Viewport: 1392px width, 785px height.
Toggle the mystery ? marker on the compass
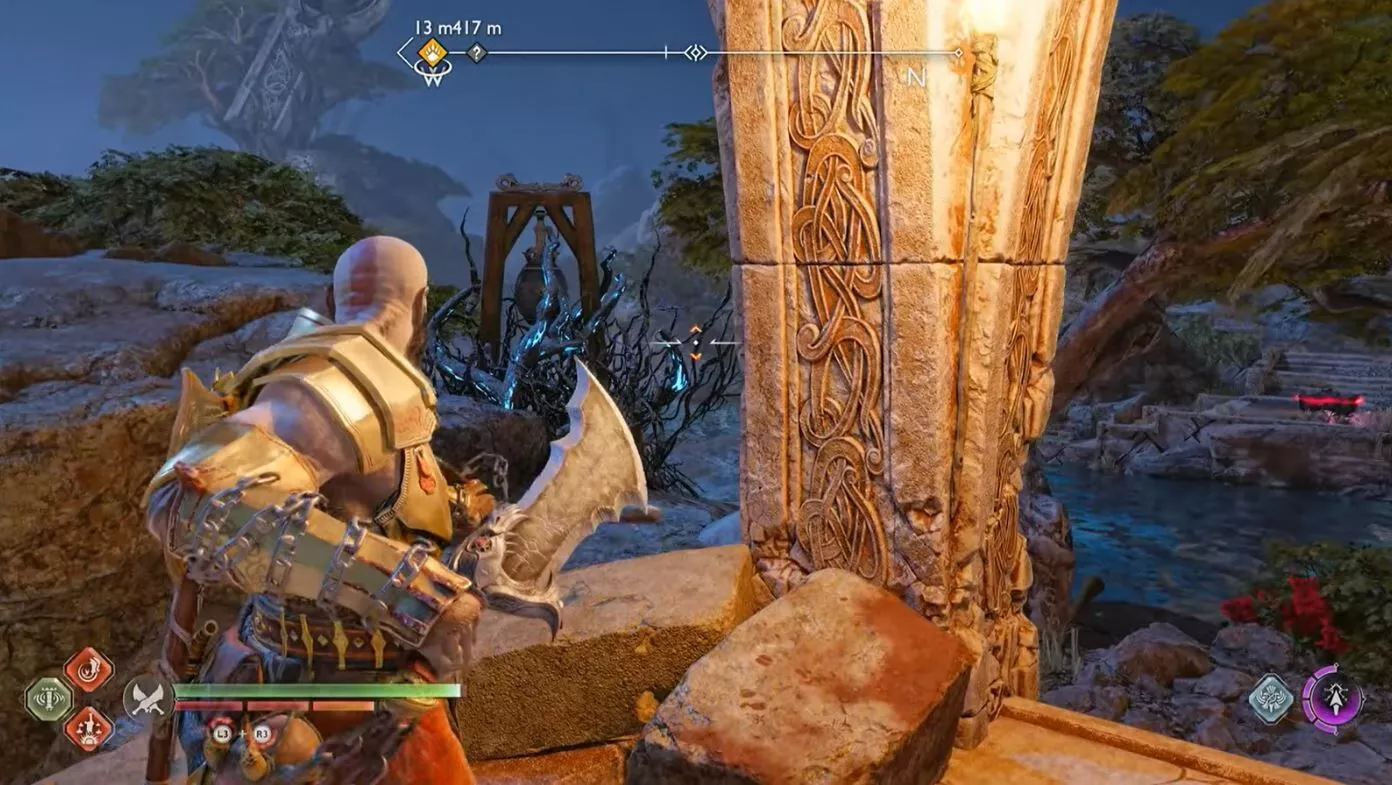[x=476, y=53]
